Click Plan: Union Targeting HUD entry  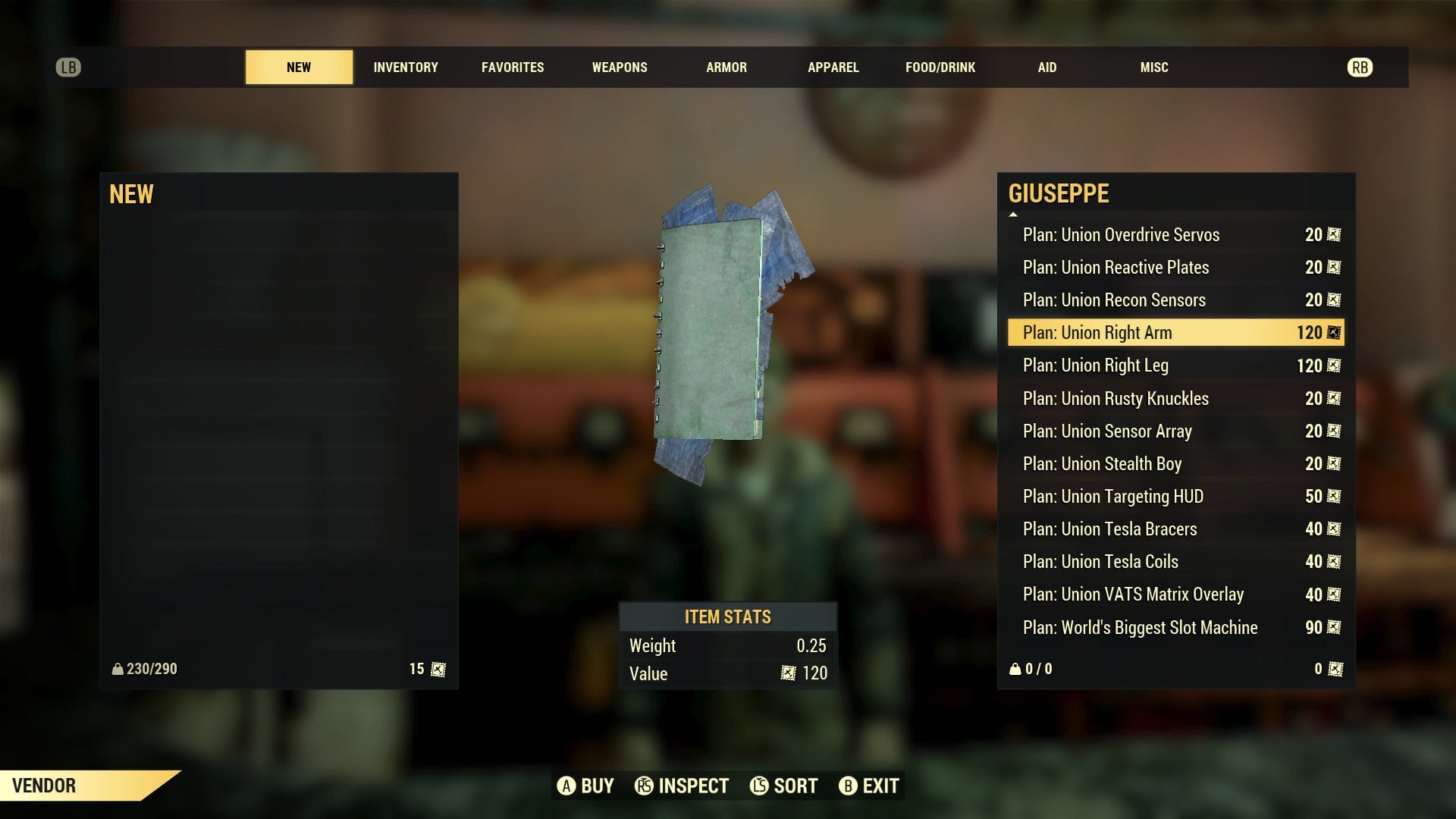(x=1112, y=496)
